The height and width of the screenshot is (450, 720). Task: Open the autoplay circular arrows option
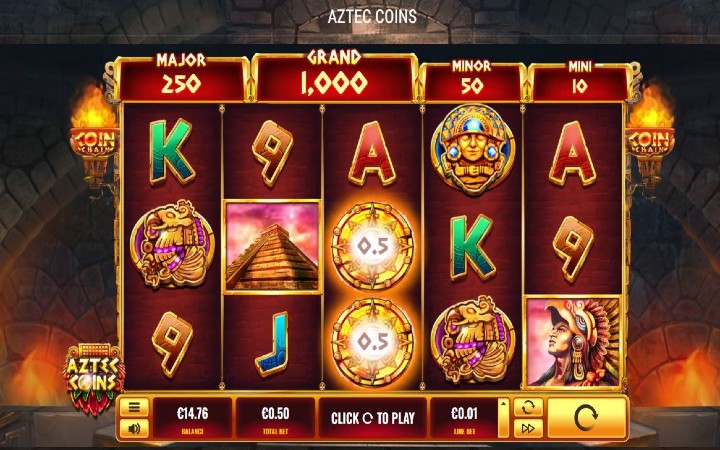pyautogui.click(x=527, y=406)
